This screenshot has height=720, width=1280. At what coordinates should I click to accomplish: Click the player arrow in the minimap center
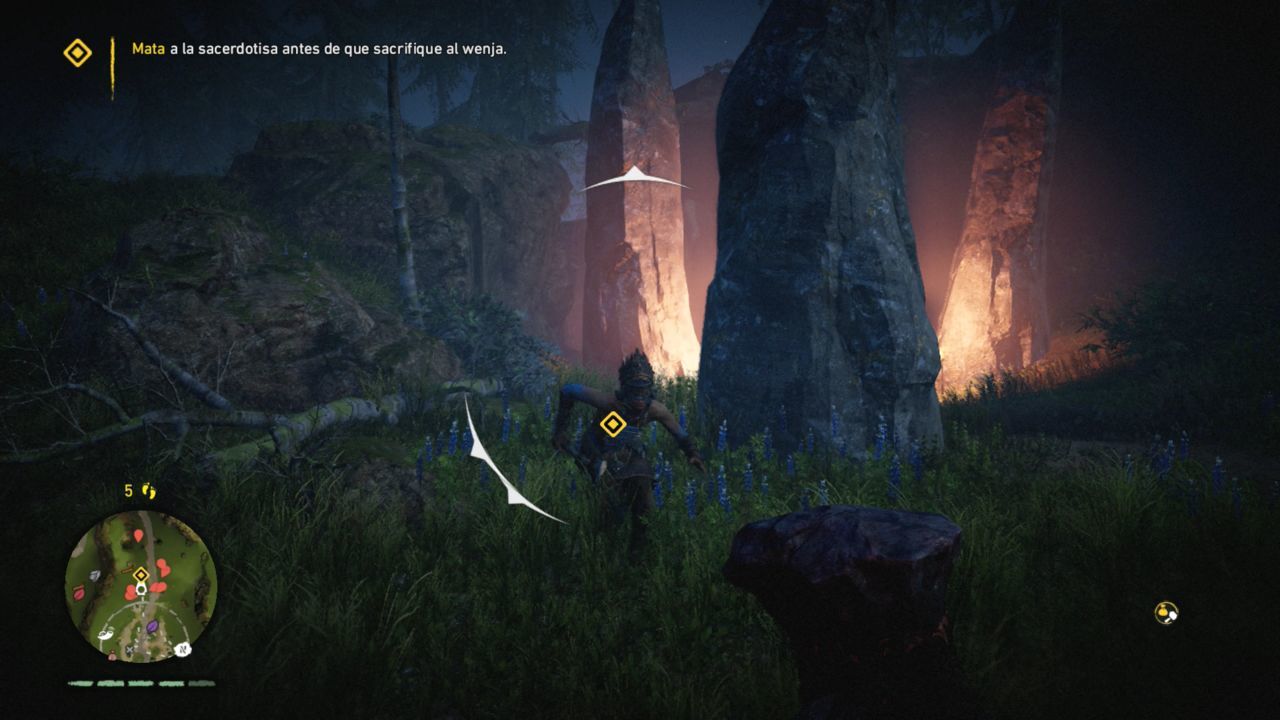coord(141,589)
